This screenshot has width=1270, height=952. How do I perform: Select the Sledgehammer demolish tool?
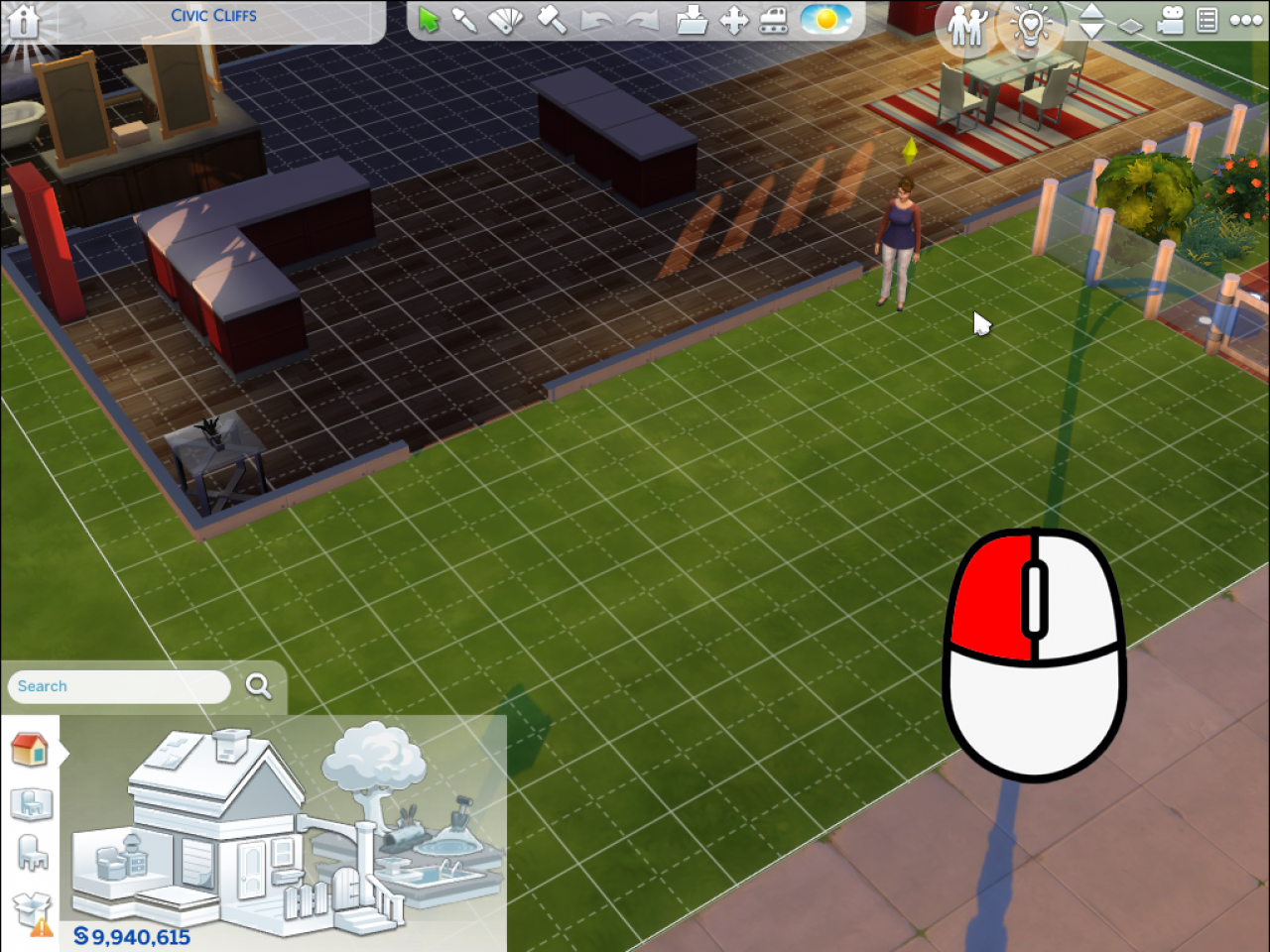coord(552,20)
